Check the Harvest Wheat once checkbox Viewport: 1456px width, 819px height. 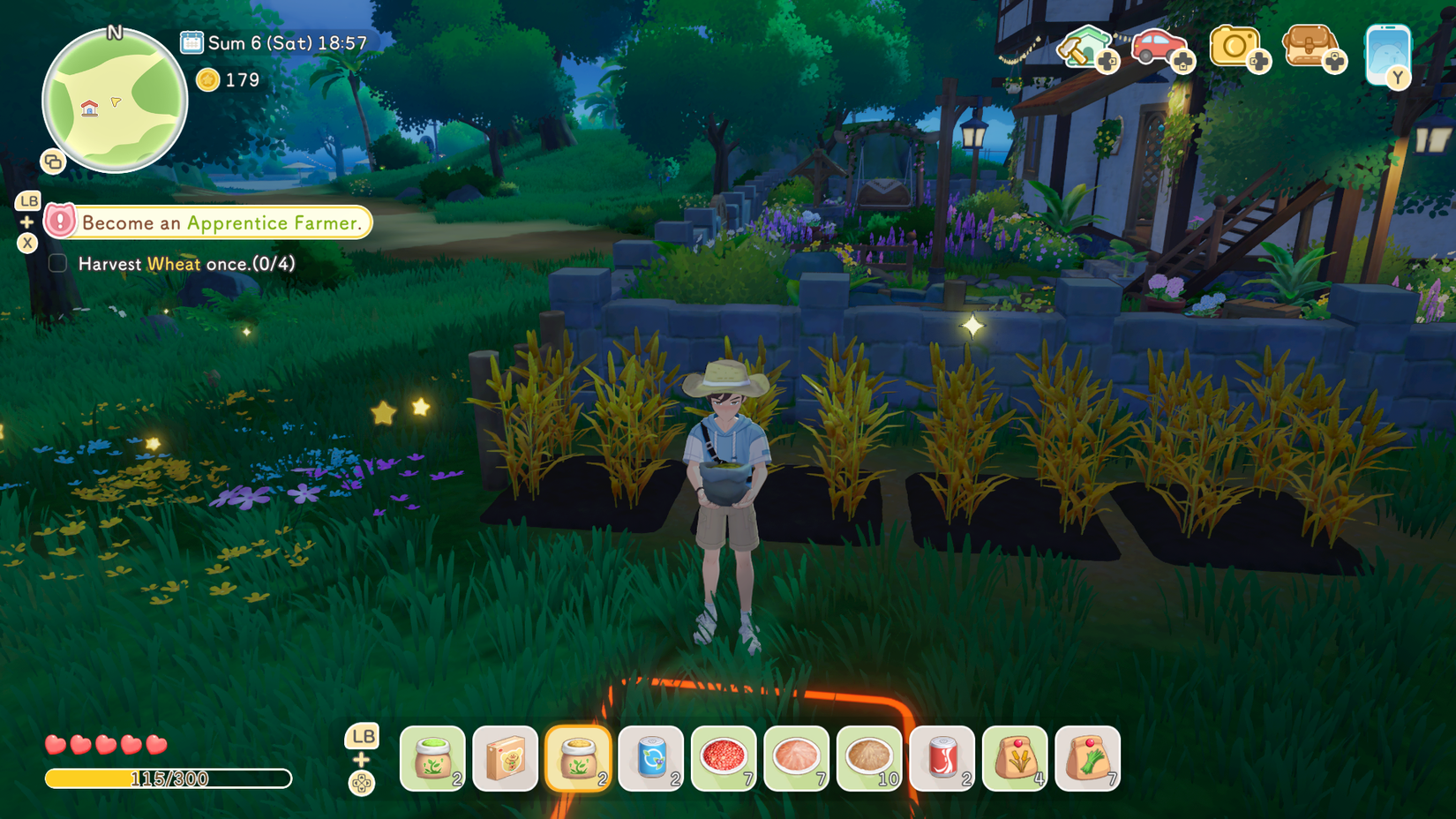[56, 262]
